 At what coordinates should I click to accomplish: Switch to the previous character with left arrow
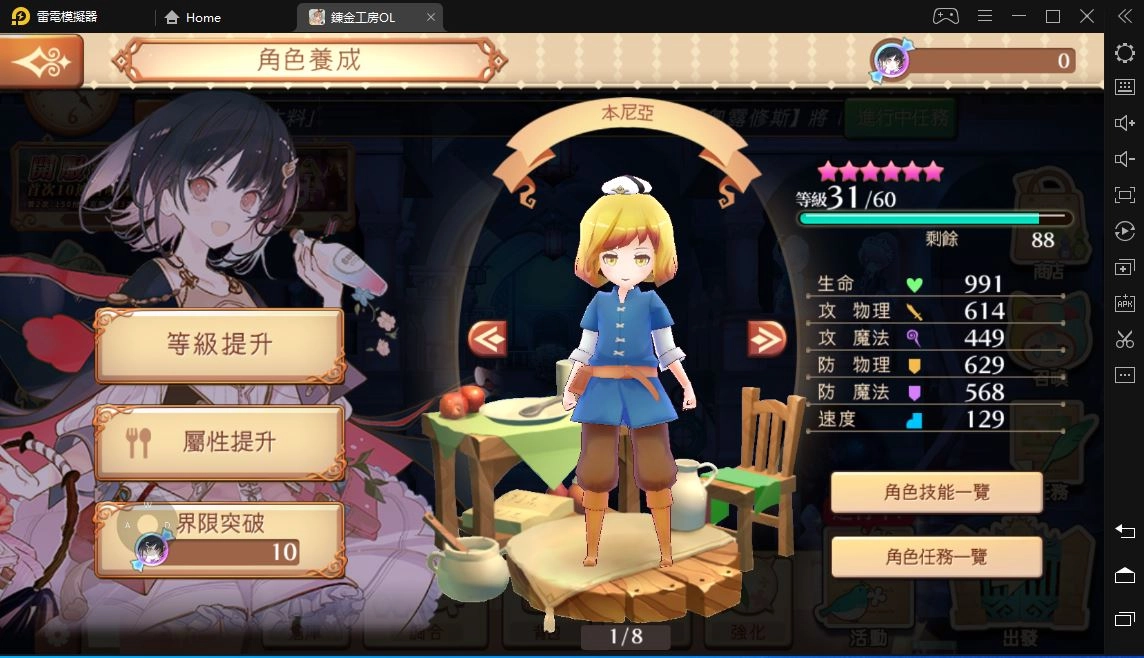487,339
